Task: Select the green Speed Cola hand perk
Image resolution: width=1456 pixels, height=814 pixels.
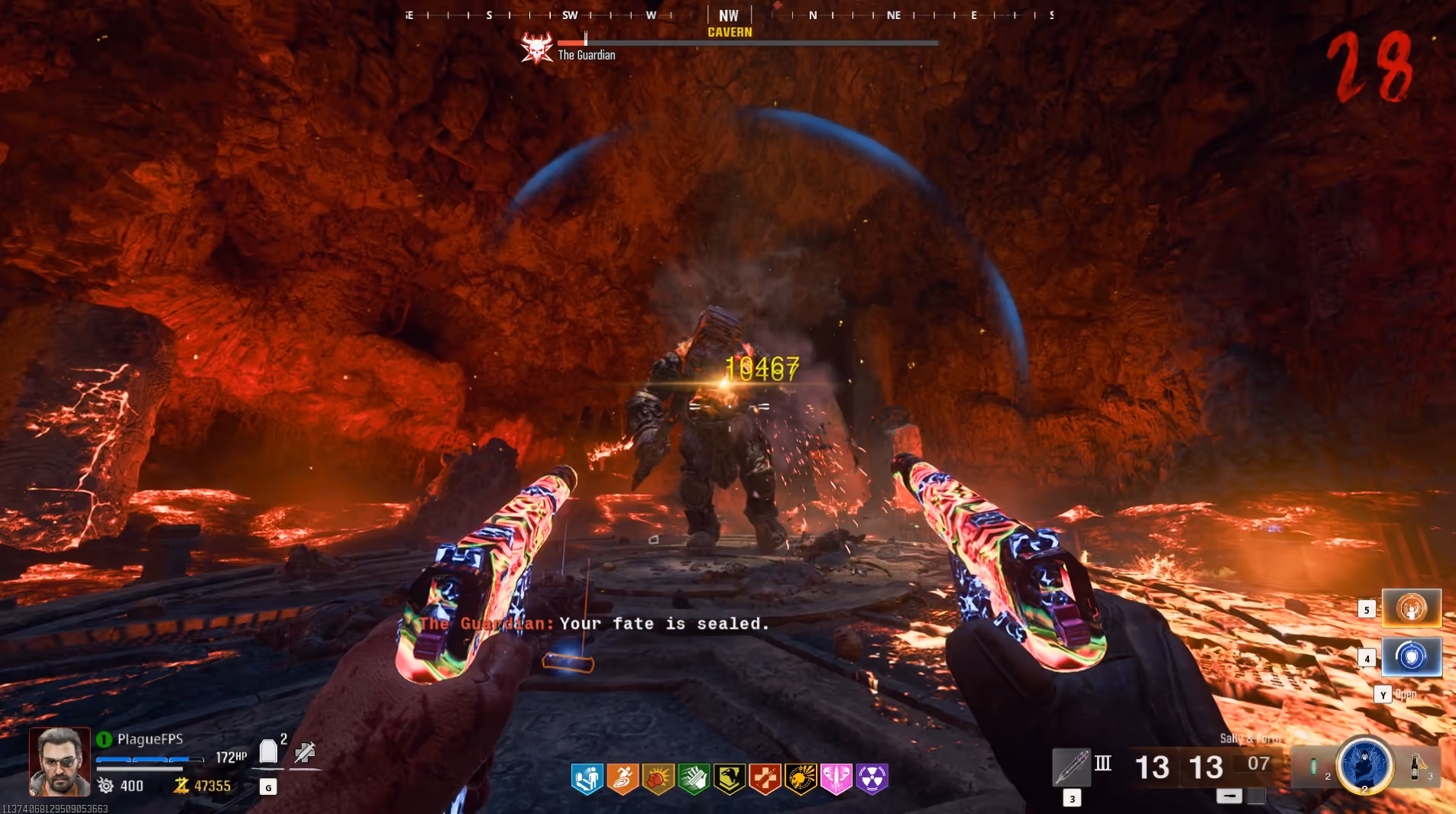Action: tap(694, 779)
